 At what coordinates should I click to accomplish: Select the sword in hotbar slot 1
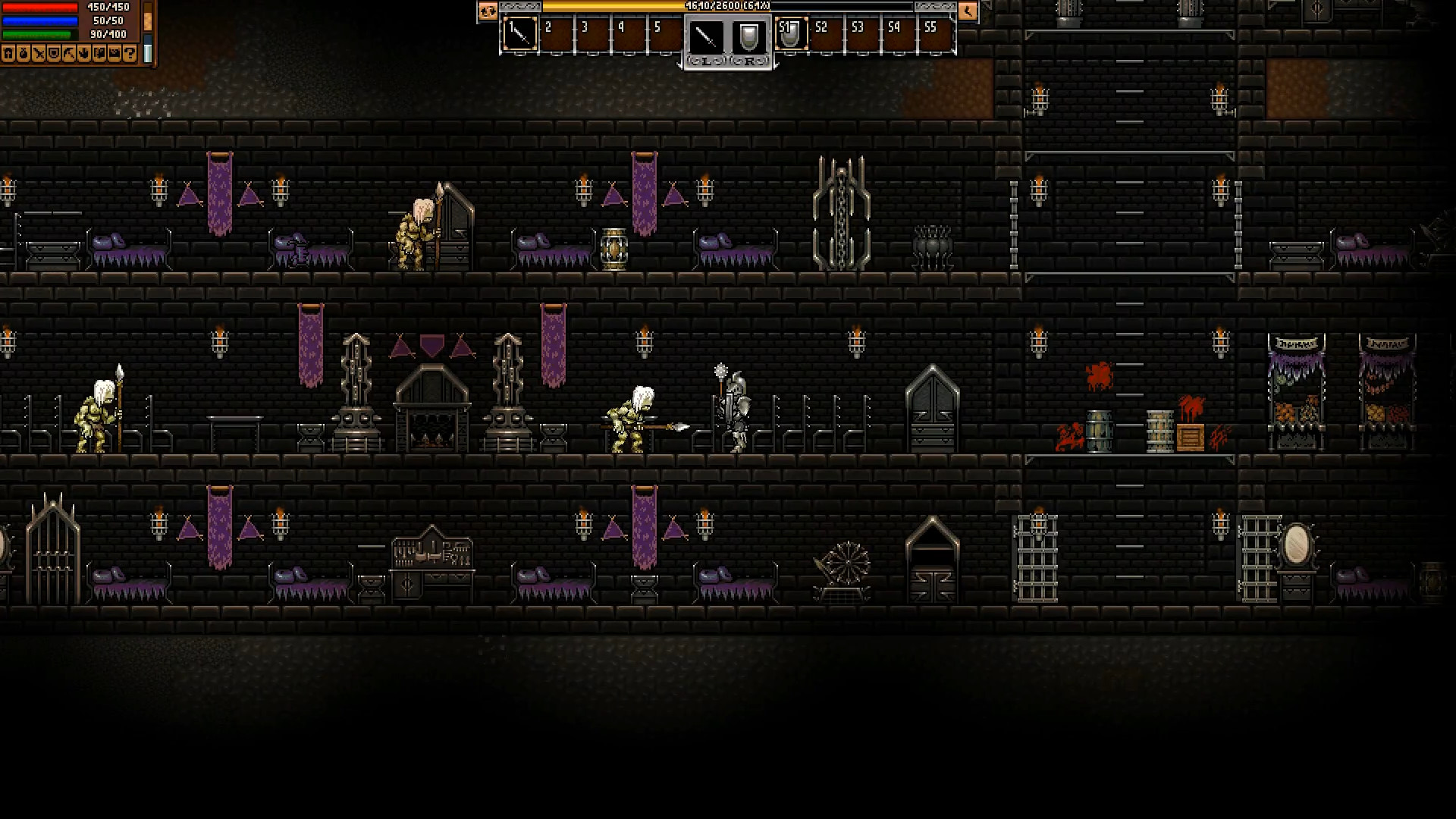click(519, 35)
